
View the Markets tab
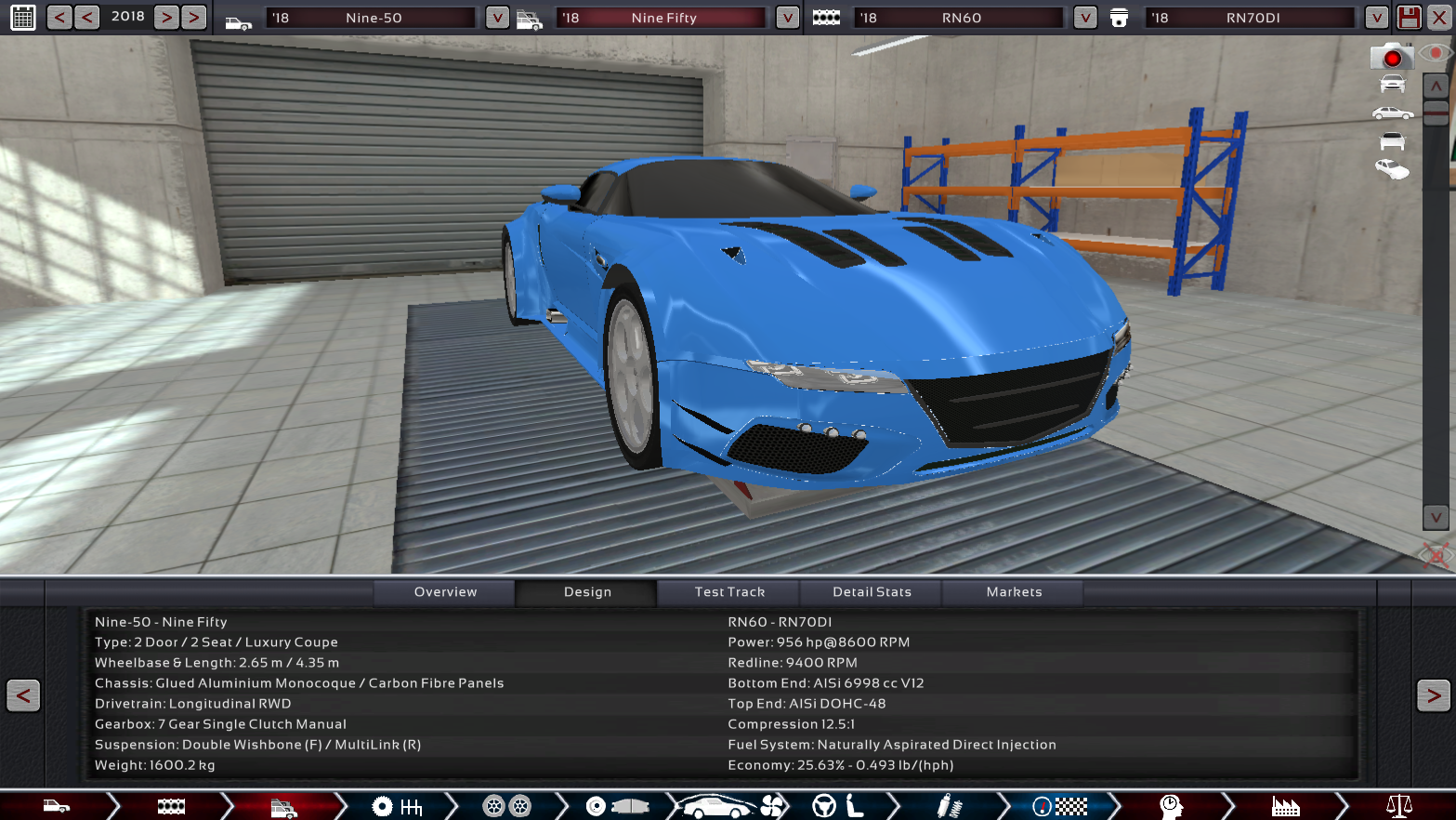1014,592
